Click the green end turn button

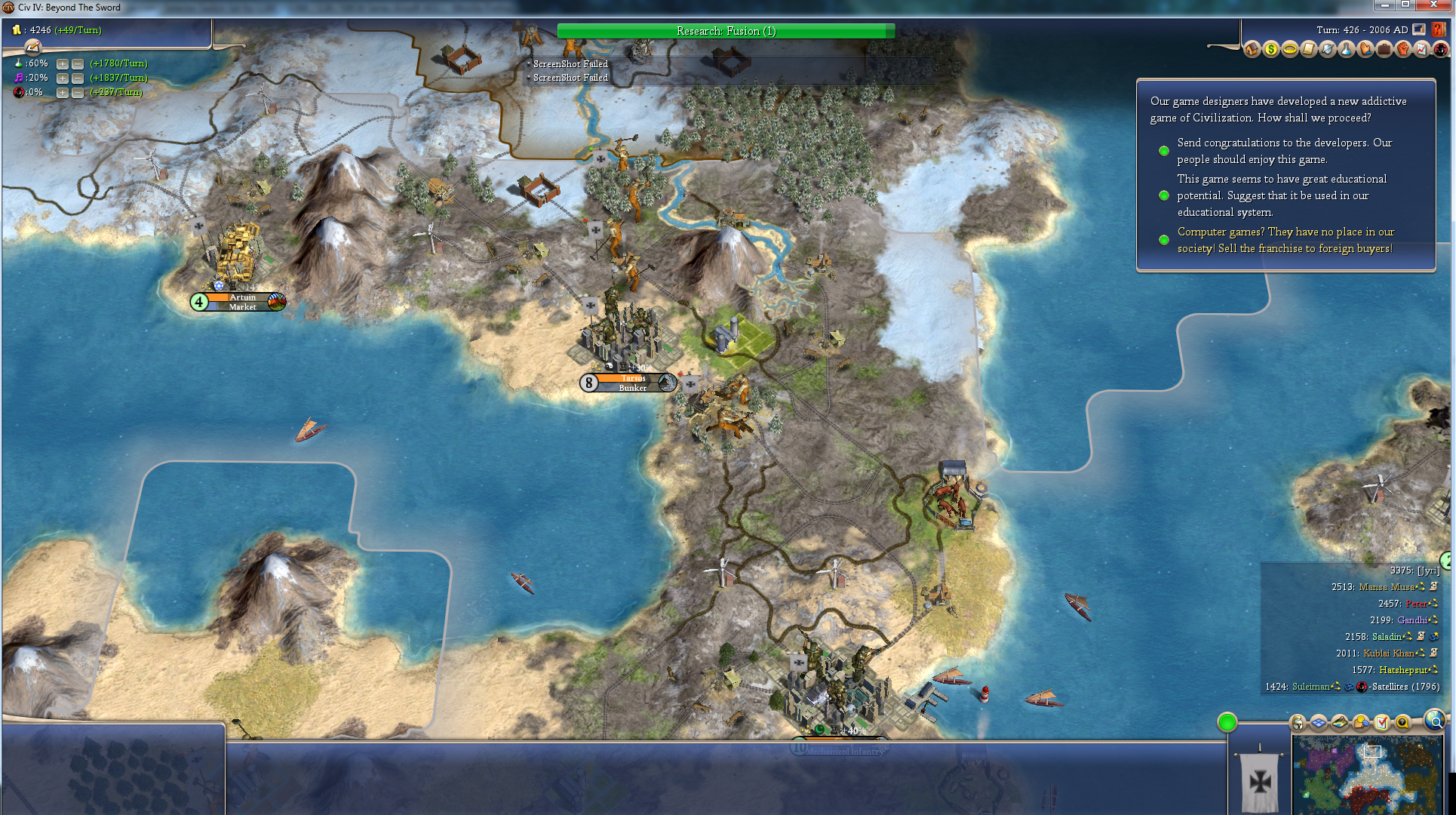(x=1227, y=722)
